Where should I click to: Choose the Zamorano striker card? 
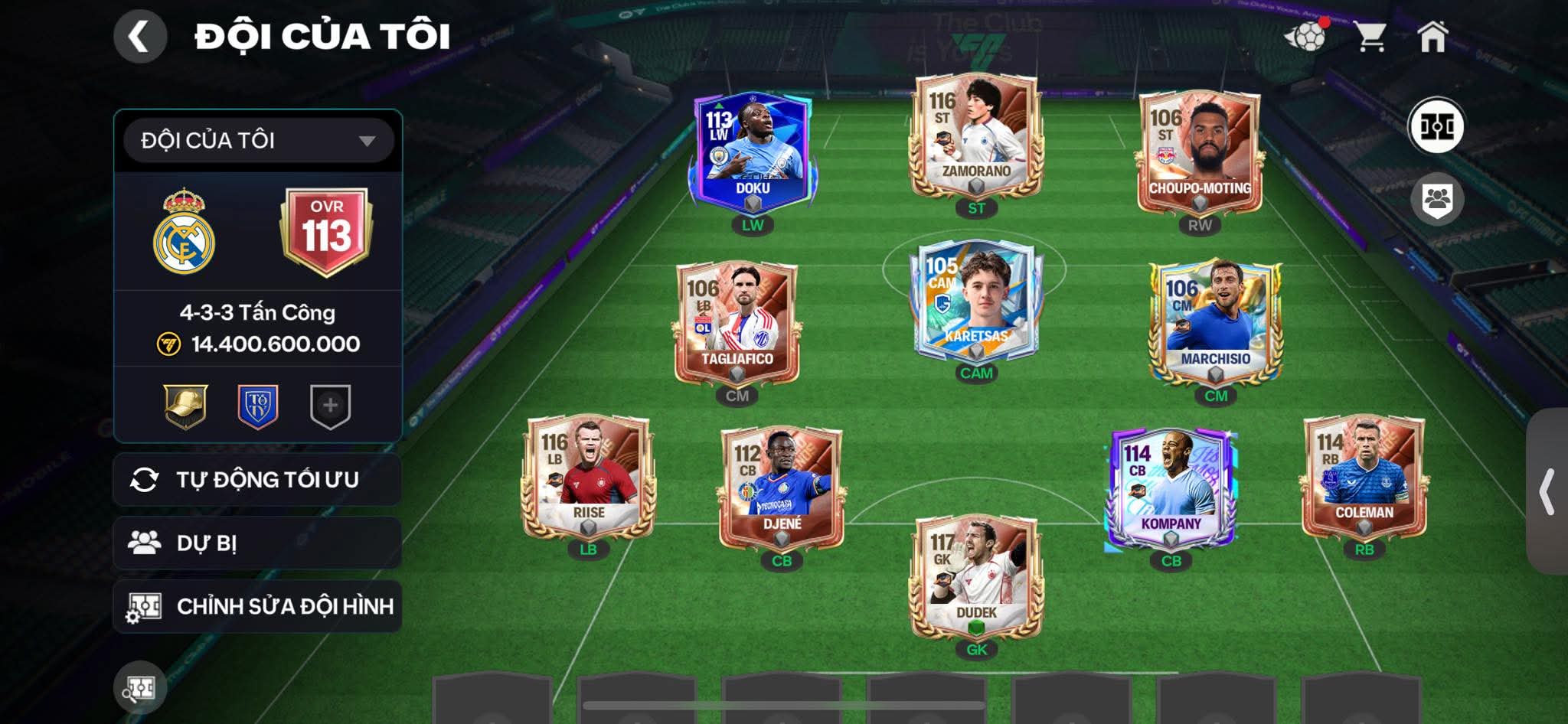pyautogui.click(x=975, y=138)
